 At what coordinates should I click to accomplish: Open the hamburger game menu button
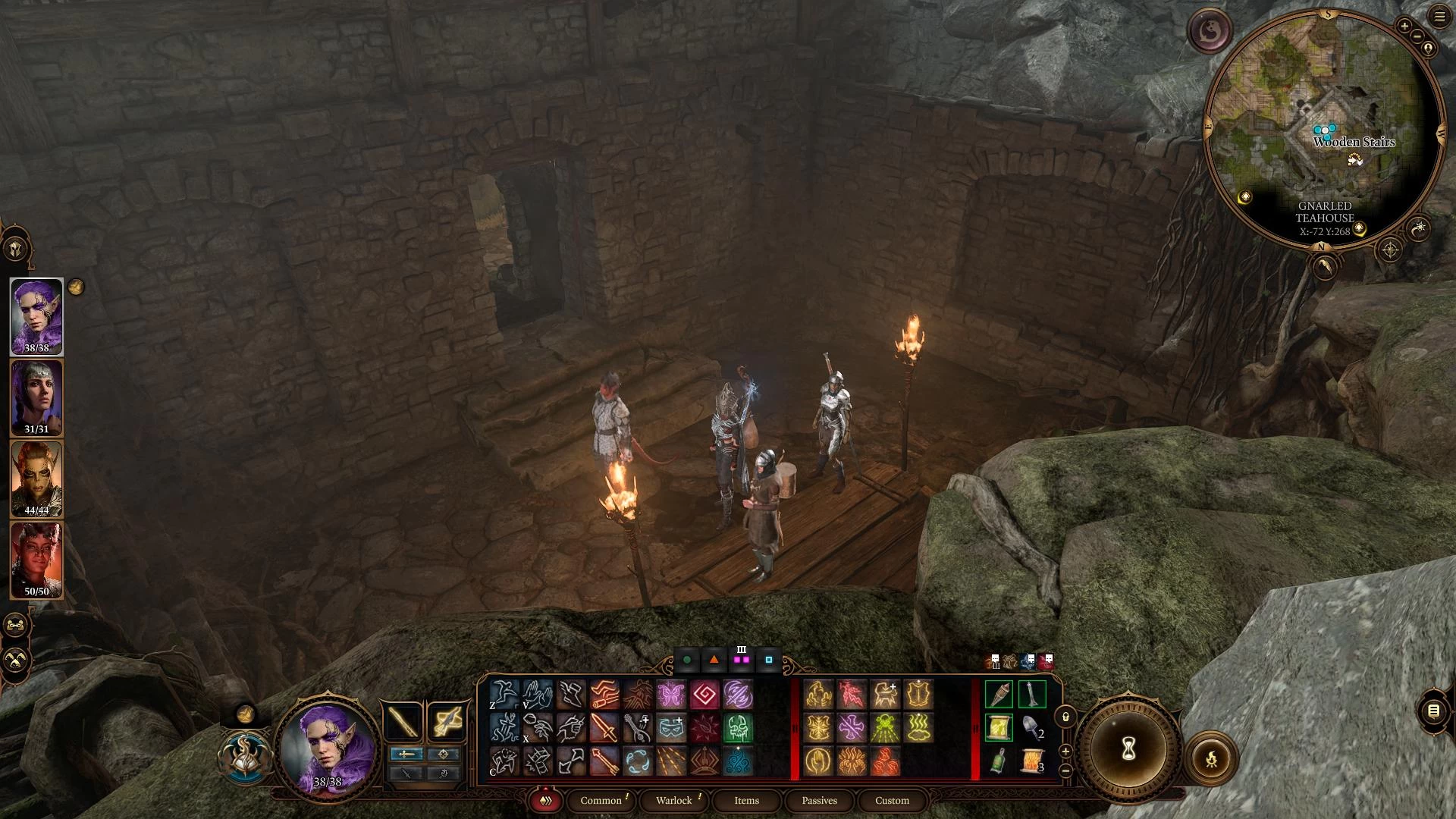click(1439, 17)
